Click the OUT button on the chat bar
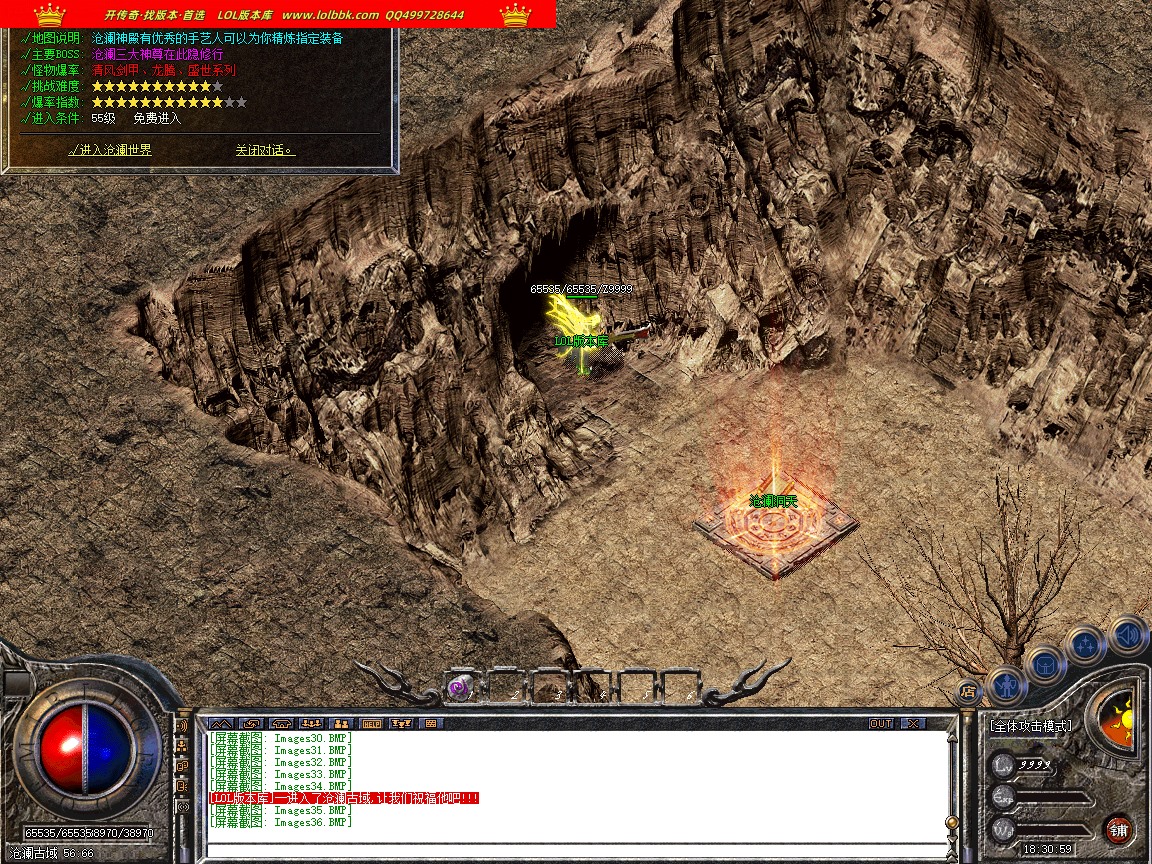This screenshot has height=864, width=1152. click(880, 723)
